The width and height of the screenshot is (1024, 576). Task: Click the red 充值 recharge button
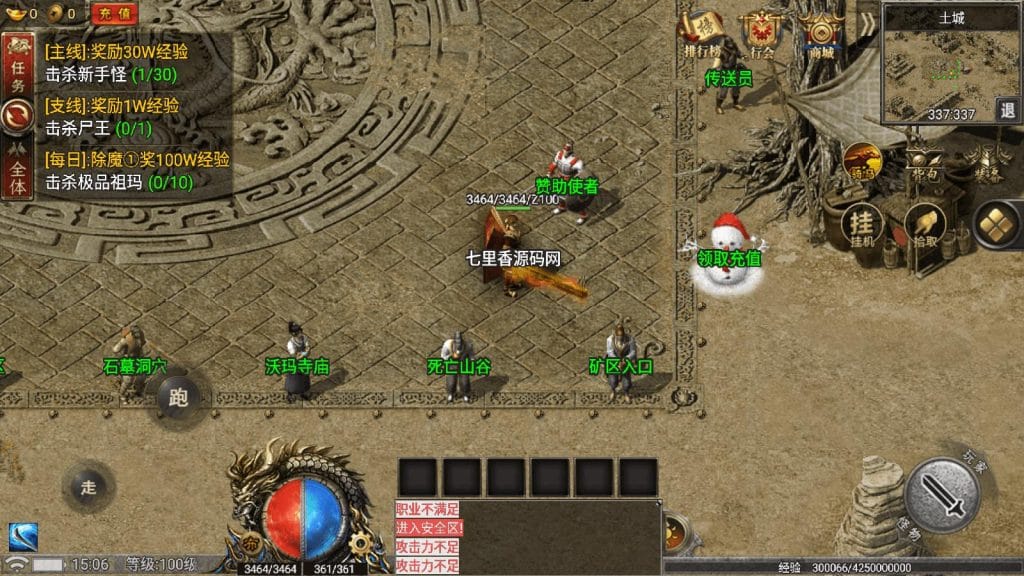[x=114, y=14]
